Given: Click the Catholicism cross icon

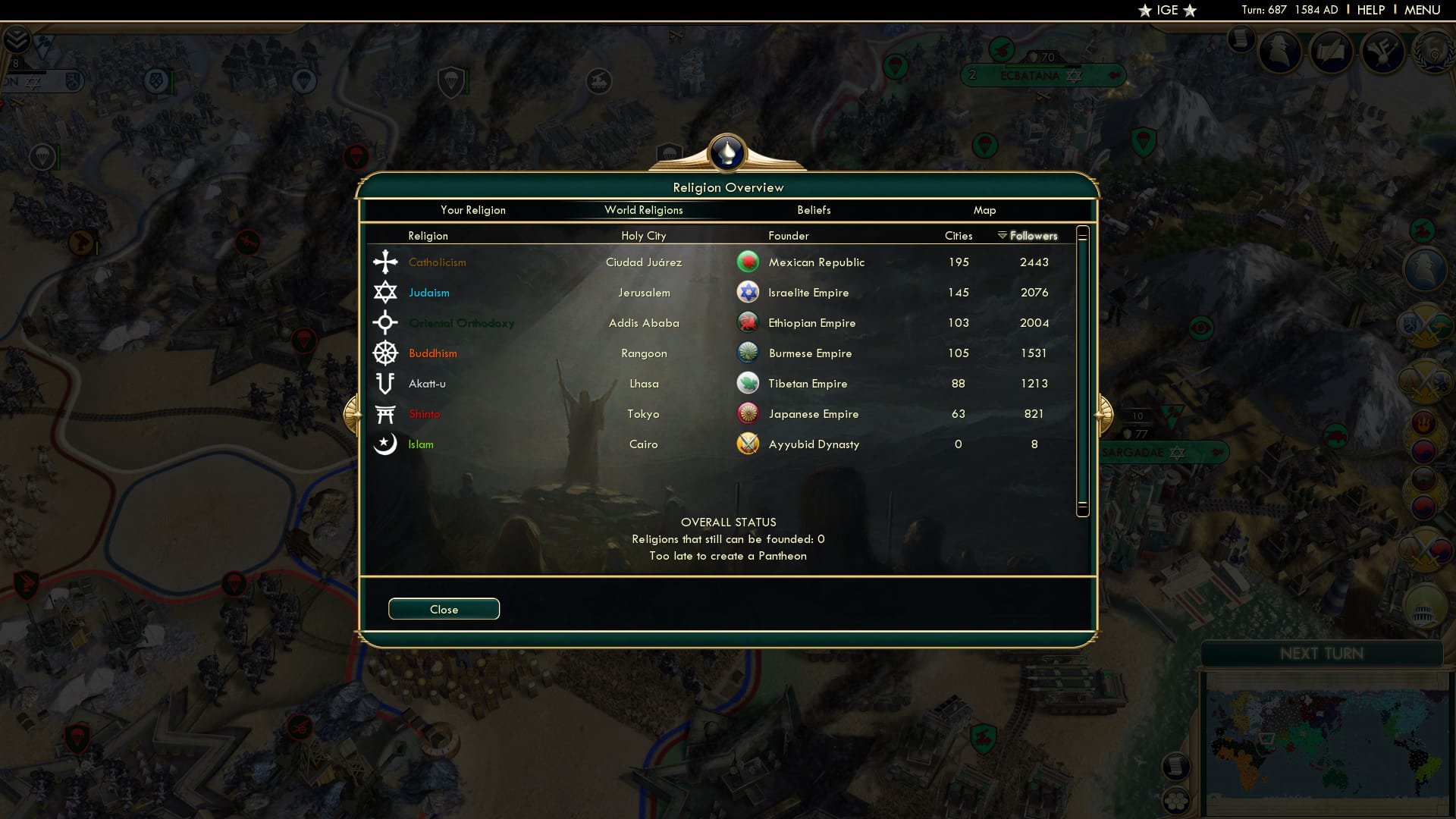Looking at the screenshot, I should tap(385, 262).
